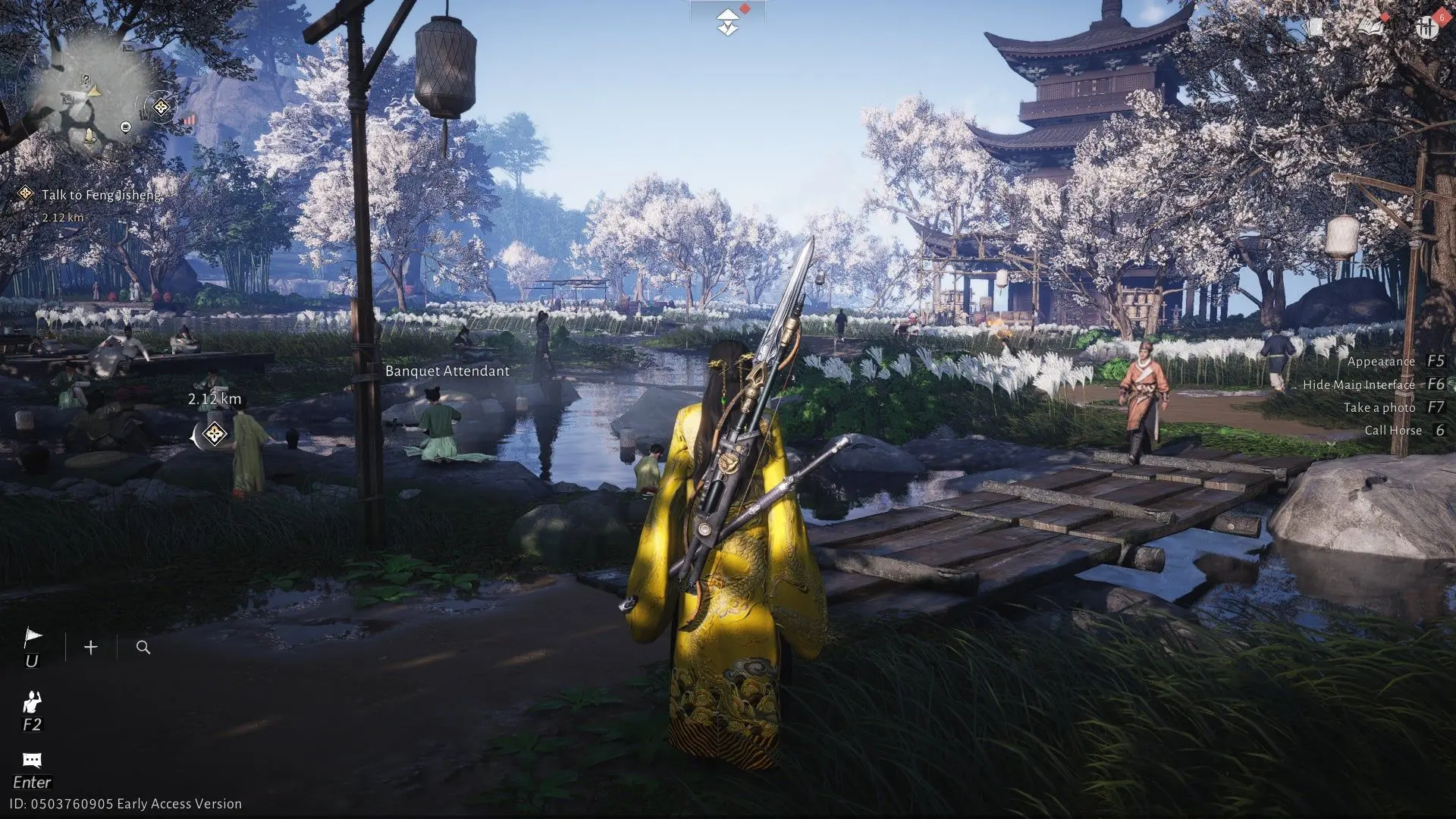
Task: Open the emote icon labeled F2
Action: click(x=32, y=703)
